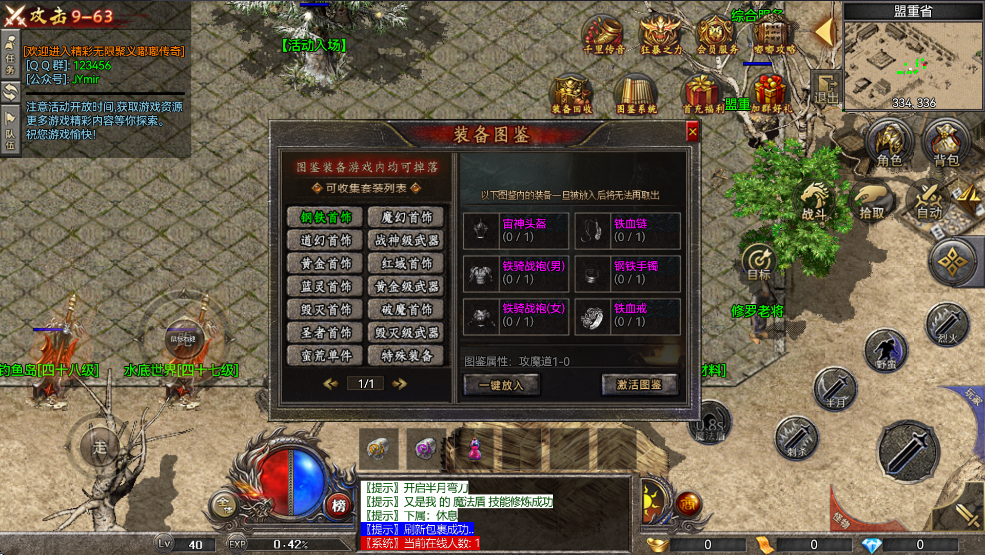Select the 铁血戒 ring entry

628,315
